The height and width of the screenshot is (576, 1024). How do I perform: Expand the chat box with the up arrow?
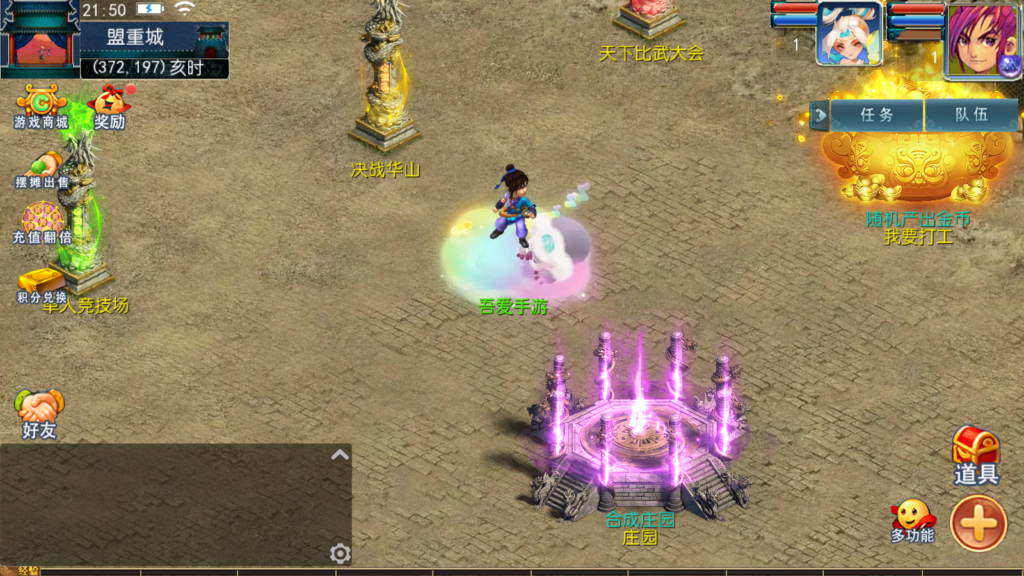(x=340, y=455)
